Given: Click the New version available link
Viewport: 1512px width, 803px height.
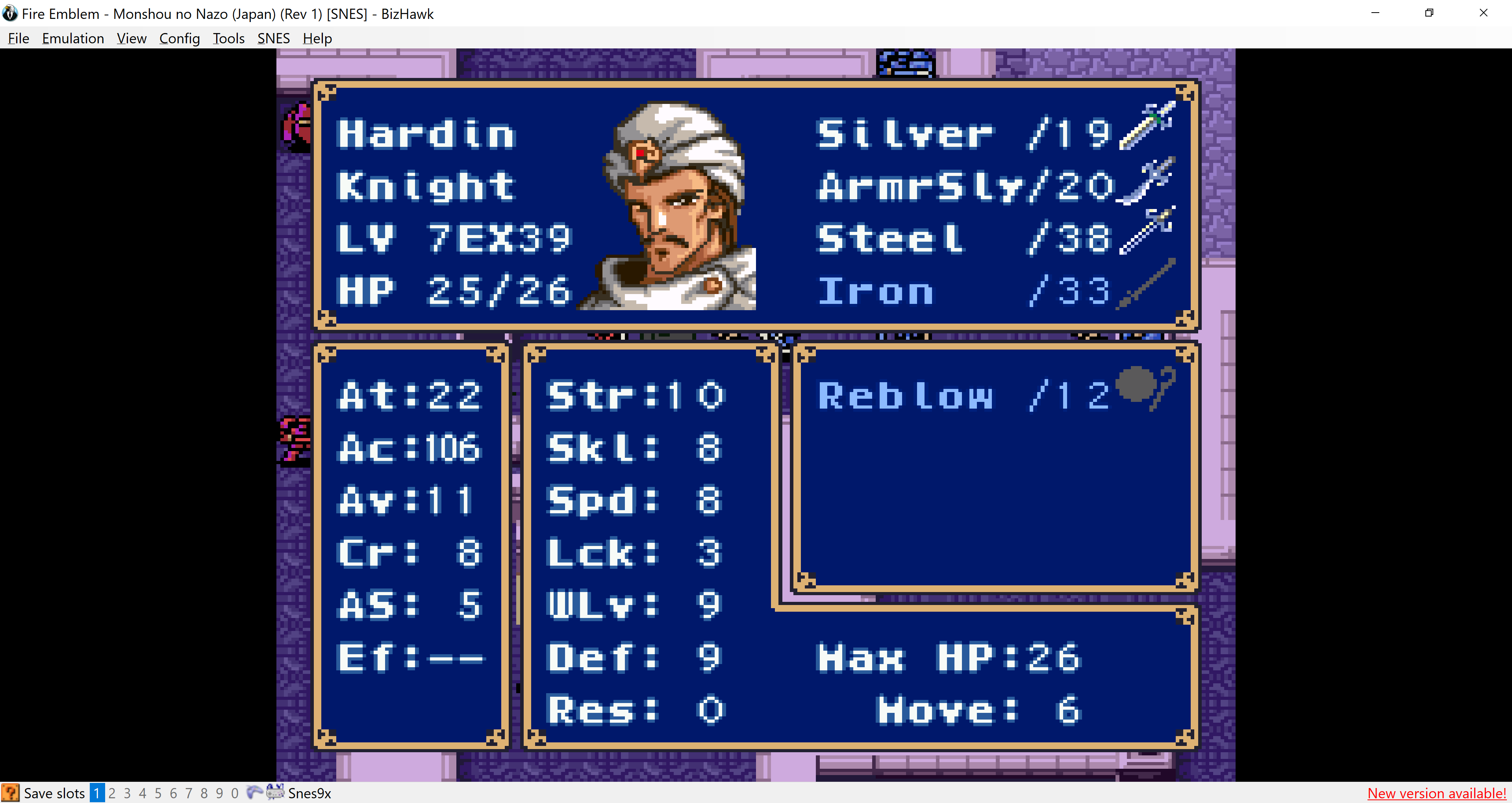Looking at the screenshot, I should point(1436,794).
